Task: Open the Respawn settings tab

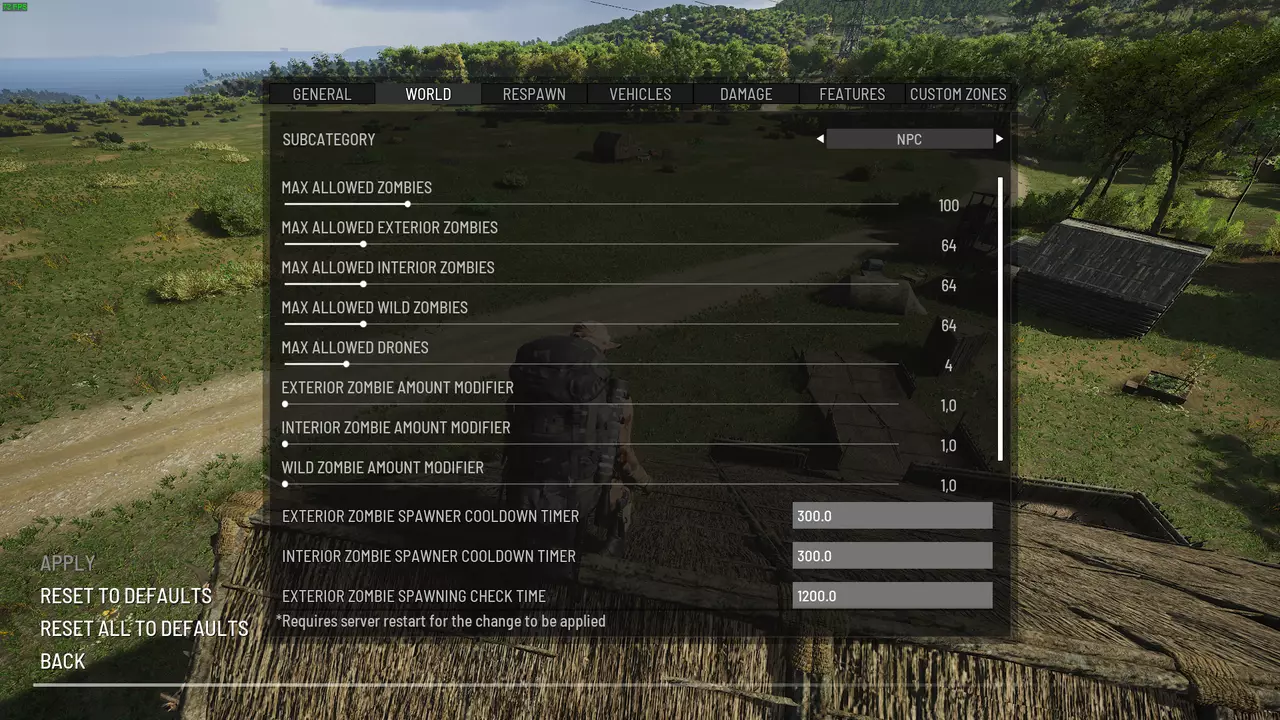Action: [x=534, y=94]
